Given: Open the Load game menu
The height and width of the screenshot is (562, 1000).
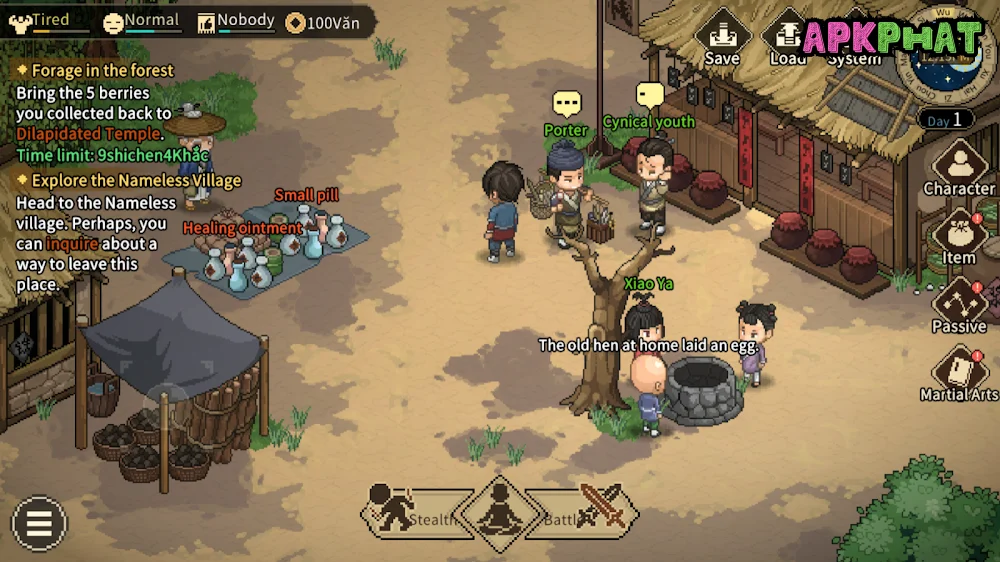Looking at the screenshot, I should [788, 40].
